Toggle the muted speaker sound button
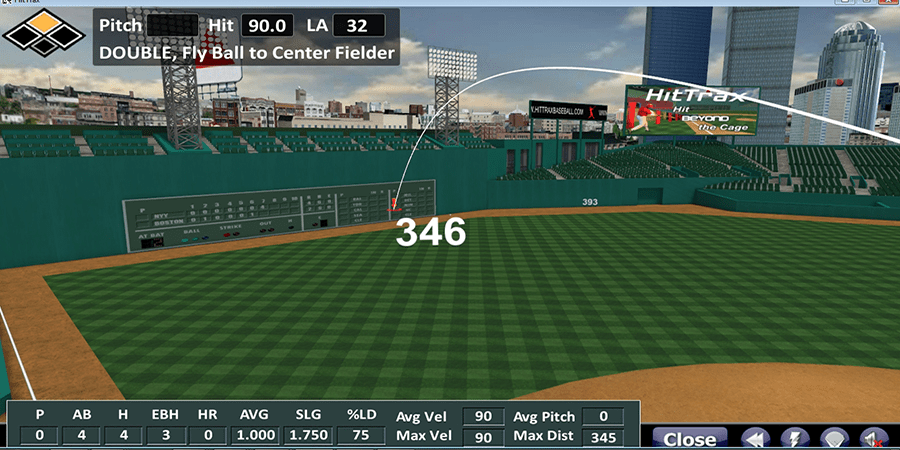 click(x=874, y=438)
